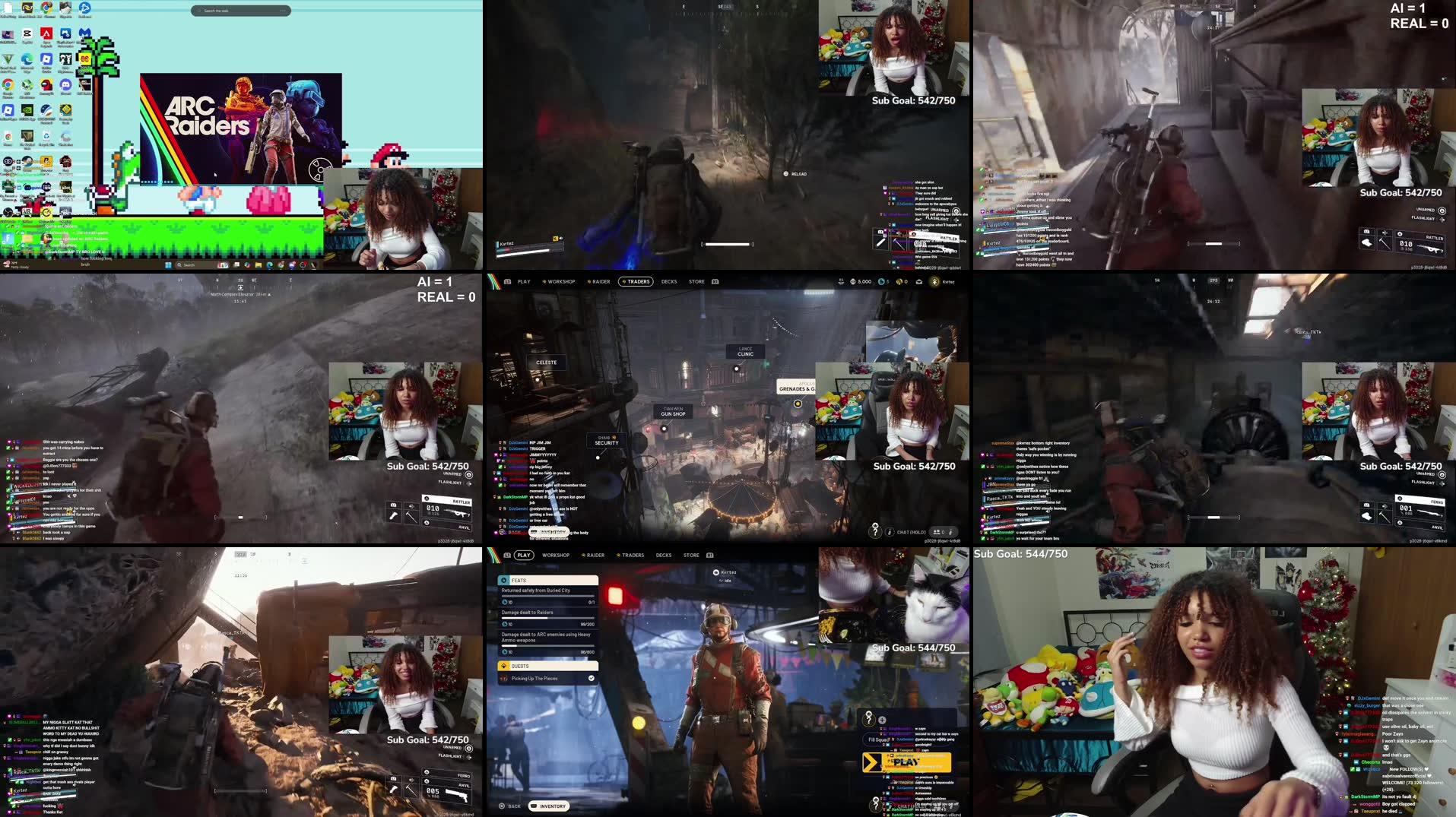Click the 5,000 coin currency icon

(852, 281)
